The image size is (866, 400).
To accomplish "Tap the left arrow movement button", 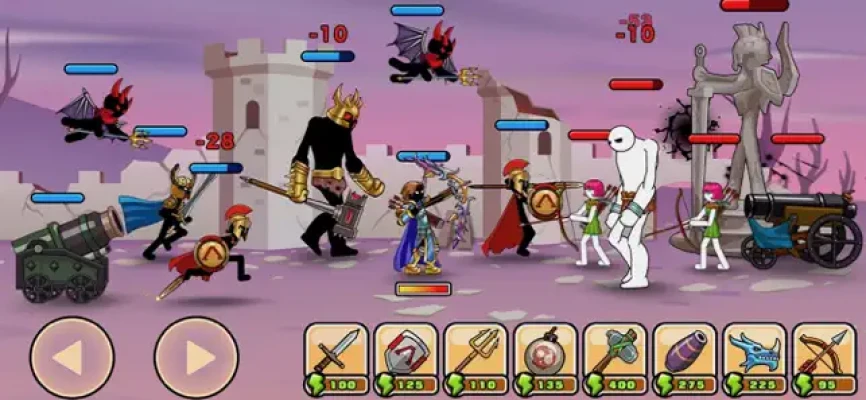I will [72, 357].
